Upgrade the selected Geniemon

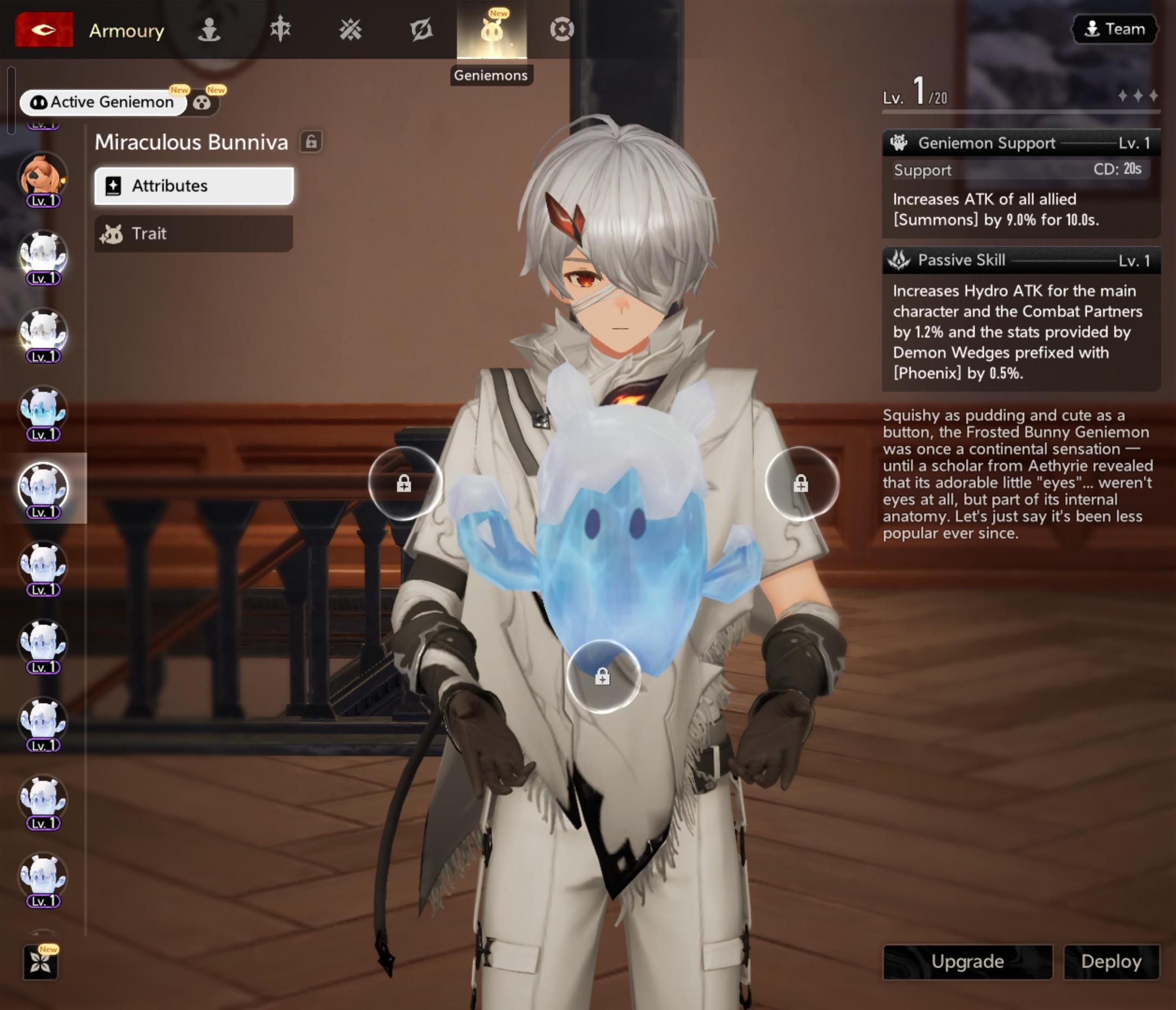pos(967,962)
